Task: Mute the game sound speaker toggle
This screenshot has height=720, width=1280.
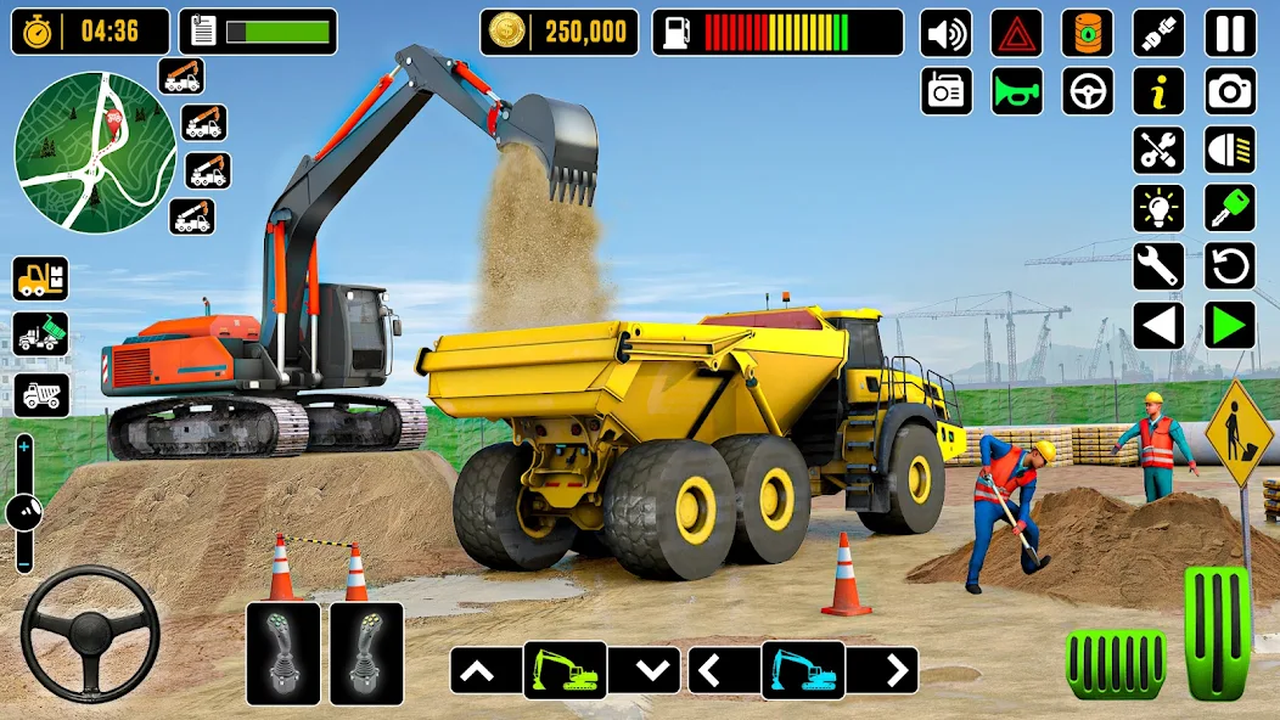Action: click(947, 33)
